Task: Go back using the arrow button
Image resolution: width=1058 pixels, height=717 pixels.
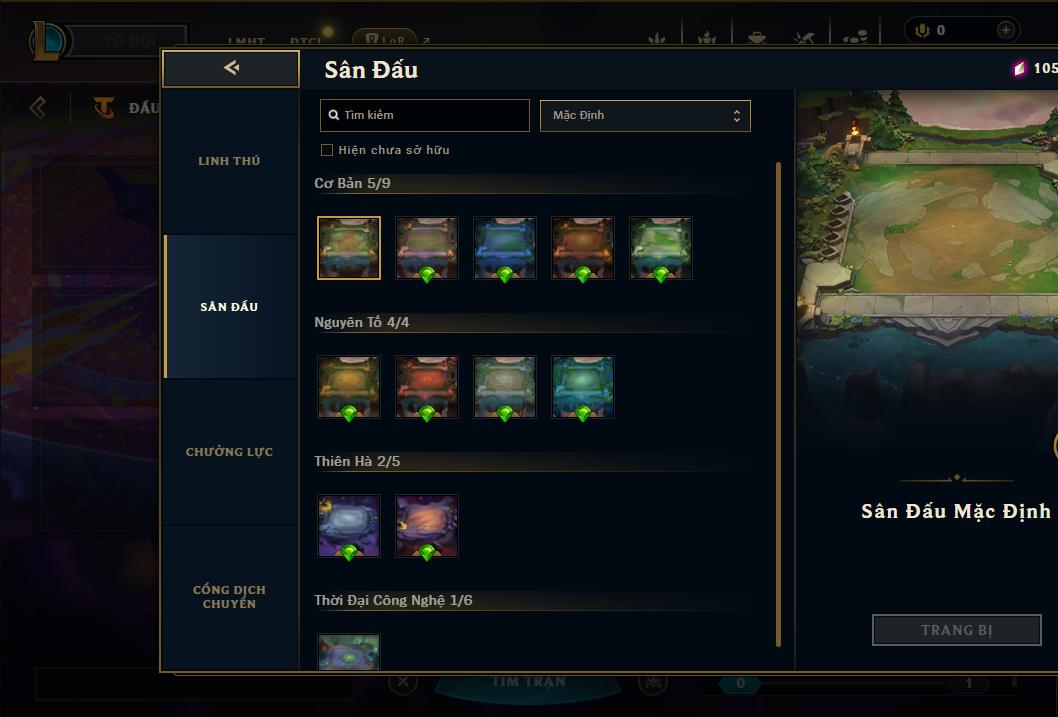Action: click(231, 68)
